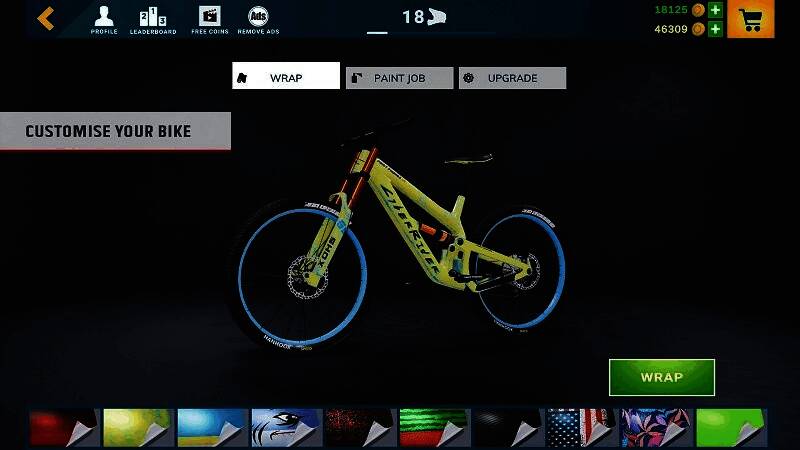Open the Profile page
800x450 pixels.
click(104, 19)
